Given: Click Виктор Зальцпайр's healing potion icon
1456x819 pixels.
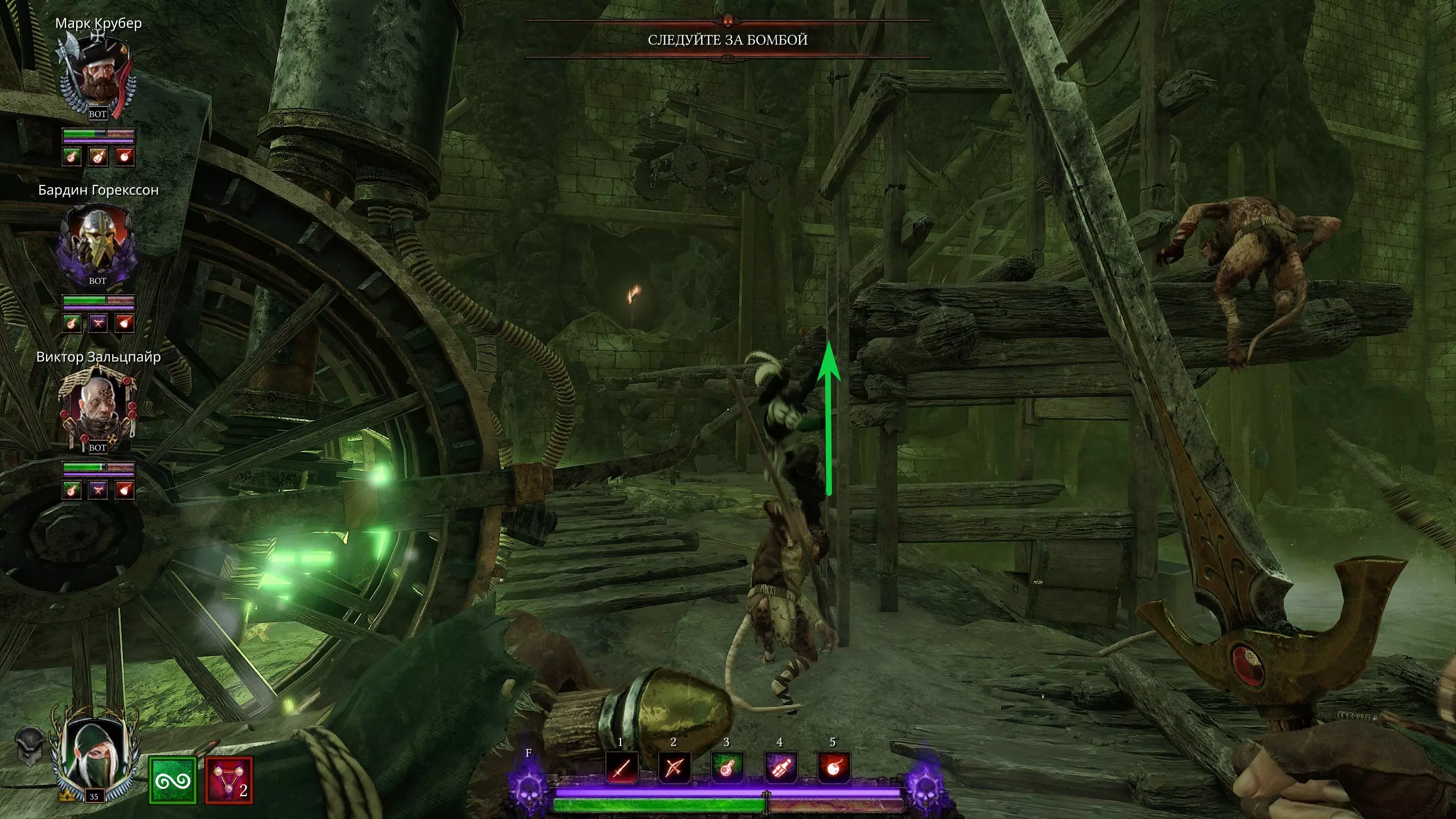Looking at the screenshot, I should (x=72, y=490).
